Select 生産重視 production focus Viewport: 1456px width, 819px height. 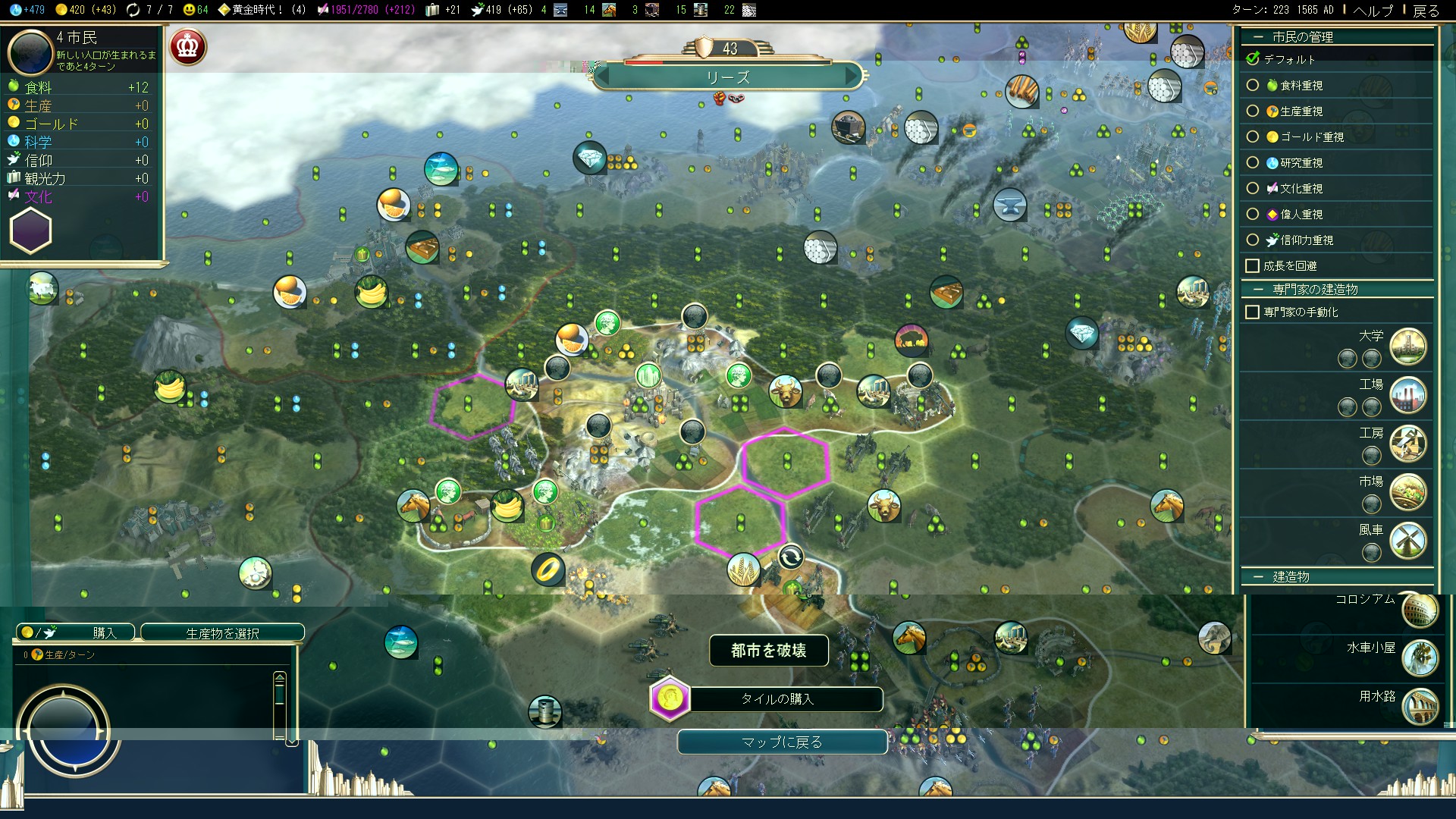tap(1253, 111)
